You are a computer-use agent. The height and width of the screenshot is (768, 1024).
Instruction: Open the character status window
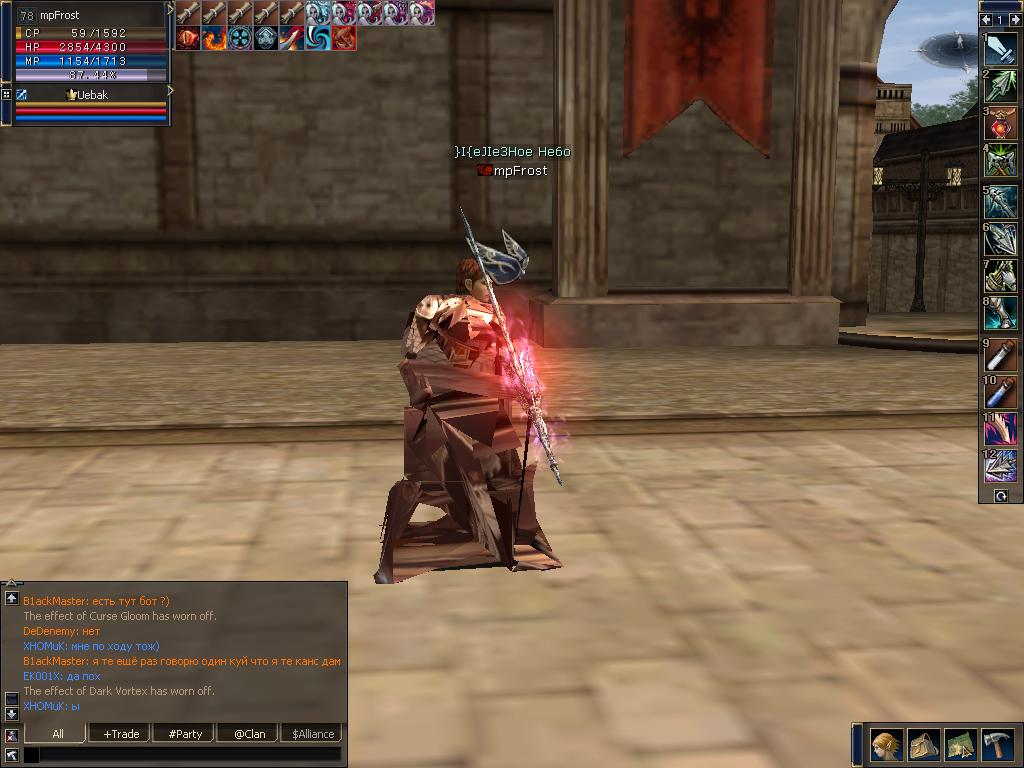click(886, 745)
